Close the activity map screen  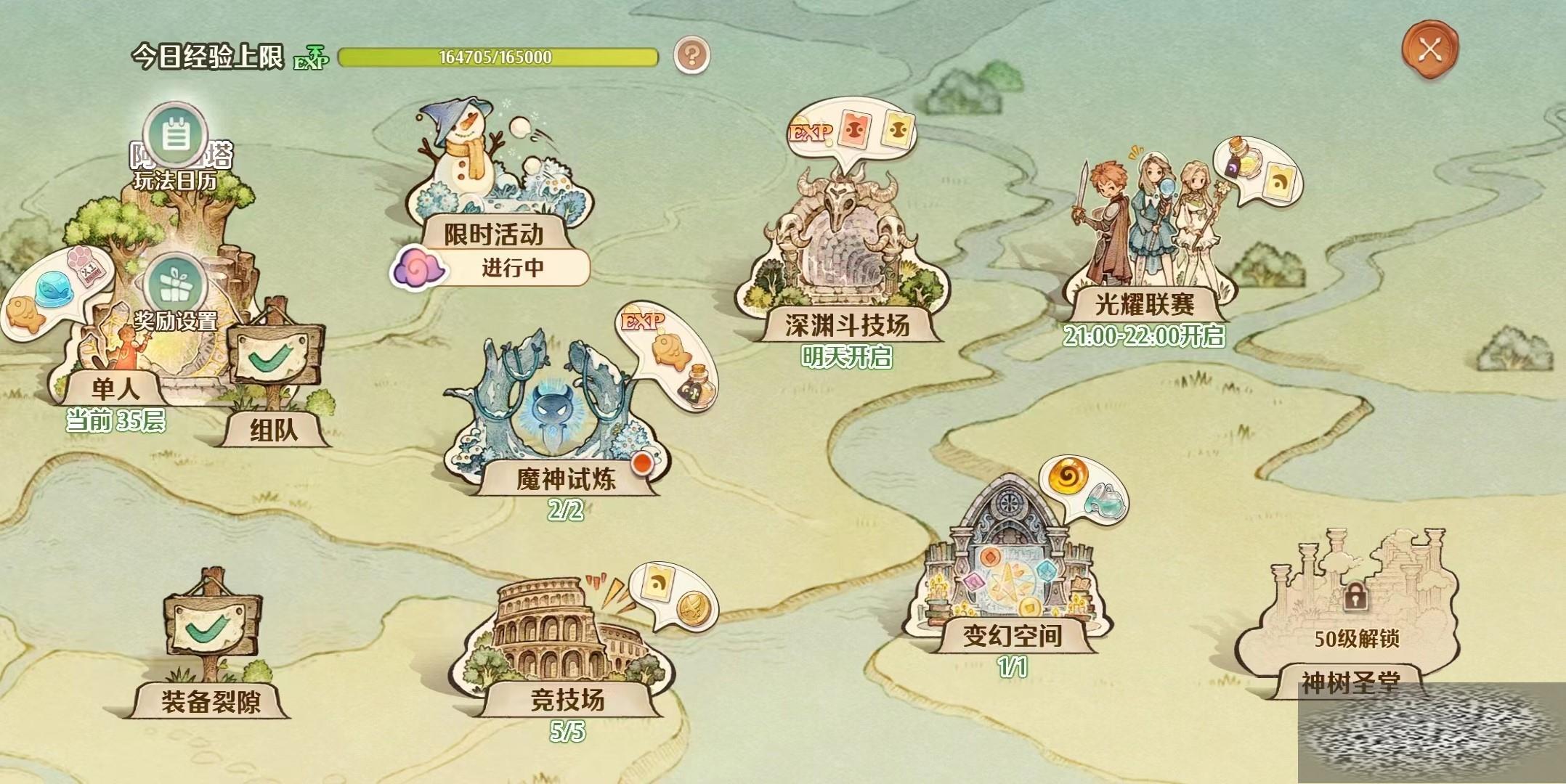[1429, 49]
